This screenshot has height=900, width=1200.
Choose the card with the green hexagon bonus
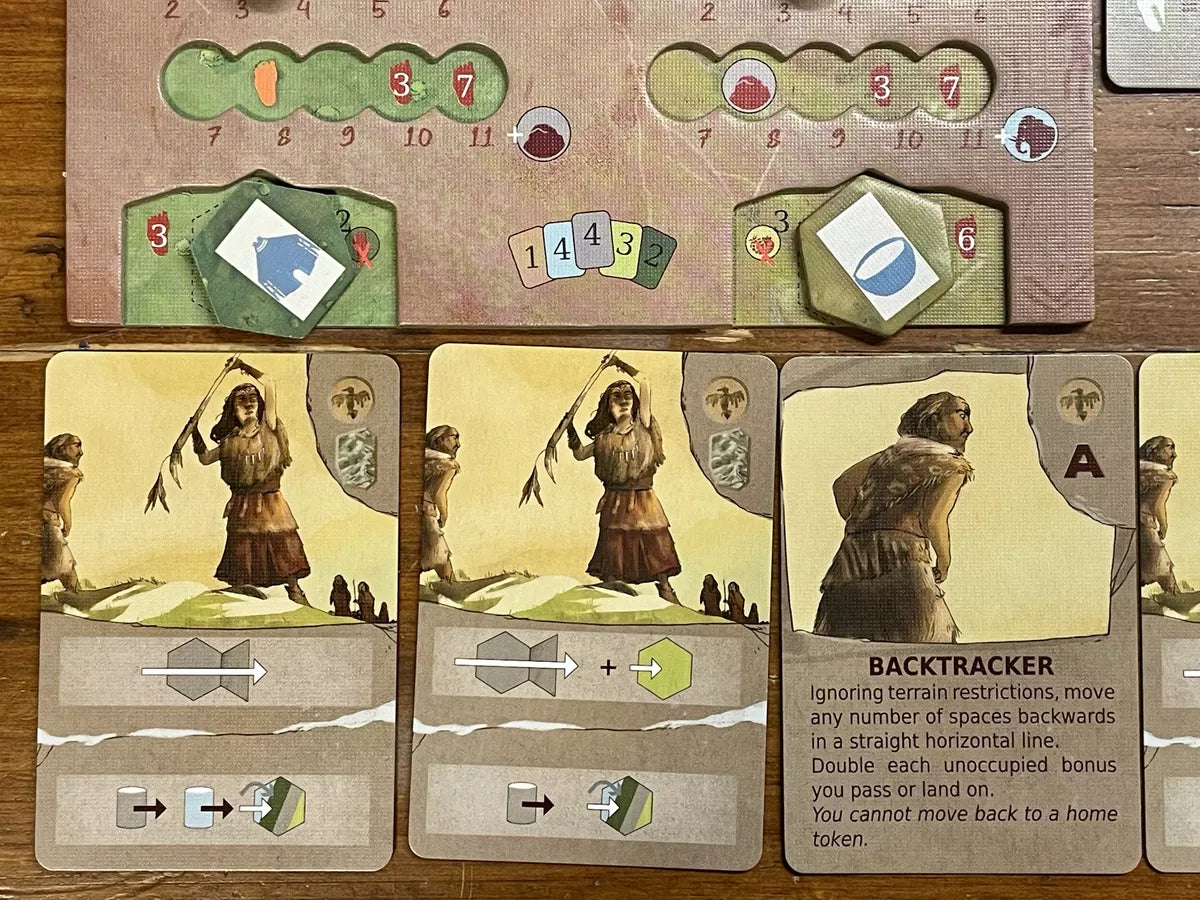point(592,604)
